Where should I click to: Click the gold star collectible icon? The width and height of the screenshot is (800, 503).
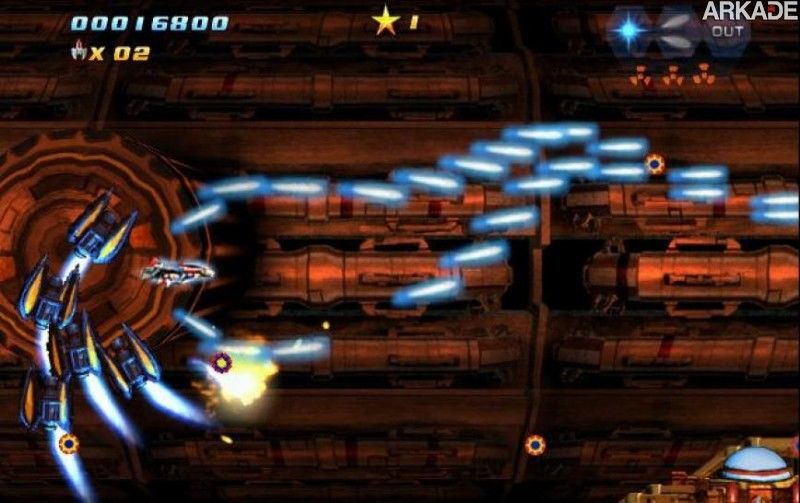point(385,21)
